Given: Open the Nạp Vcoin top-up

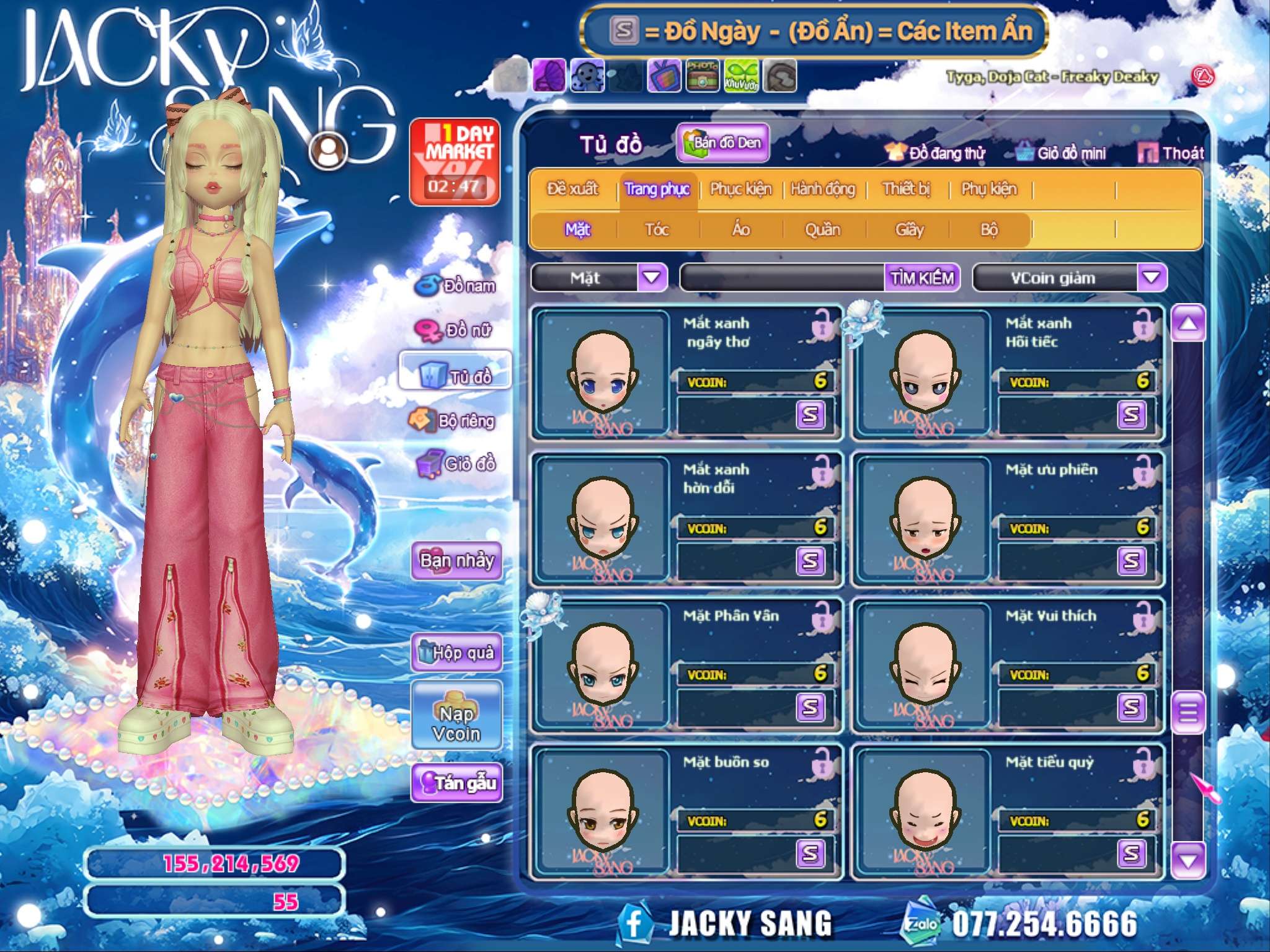Looking at the screenshot, I should pyautogui.click(x=456, y=715).
